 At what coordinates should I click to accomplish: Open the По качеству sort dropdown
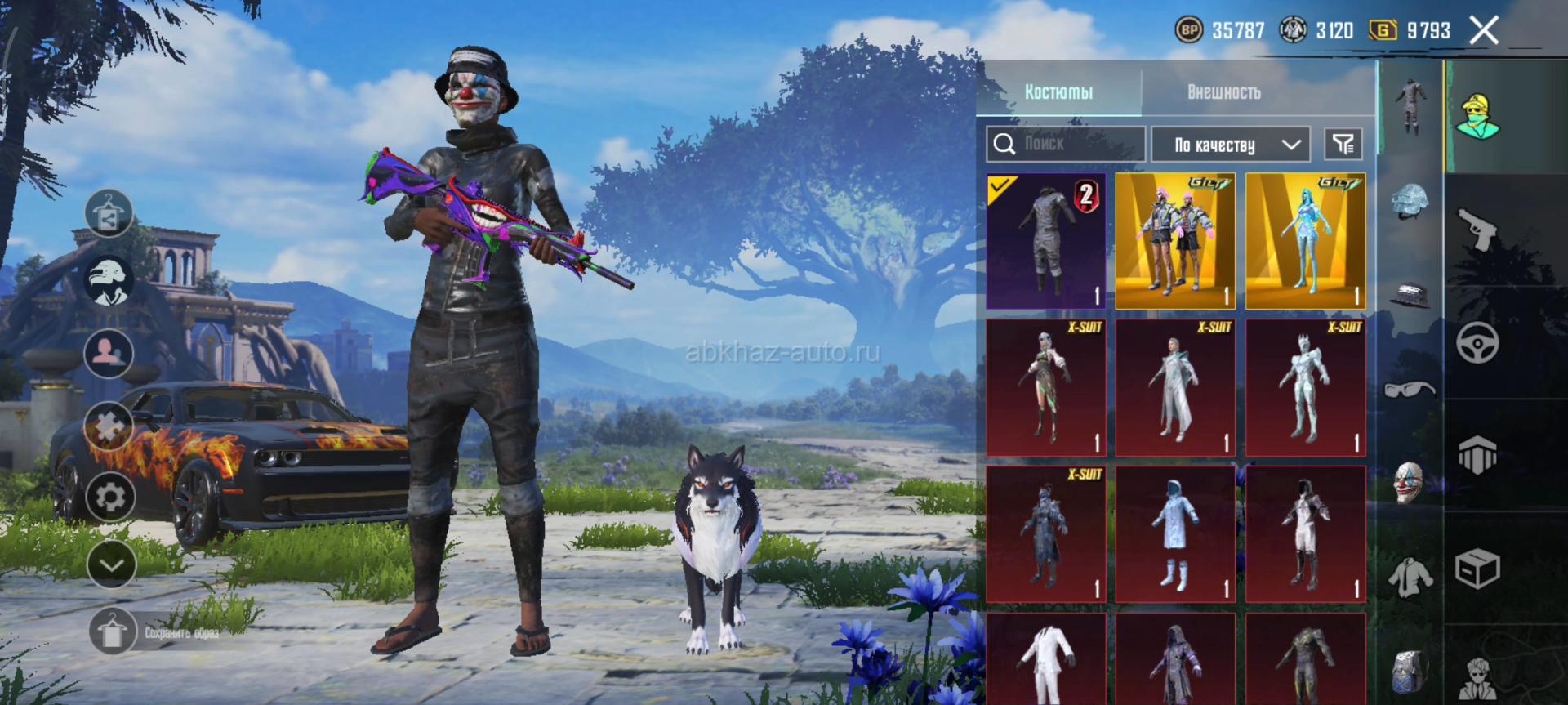point(1231,145)
